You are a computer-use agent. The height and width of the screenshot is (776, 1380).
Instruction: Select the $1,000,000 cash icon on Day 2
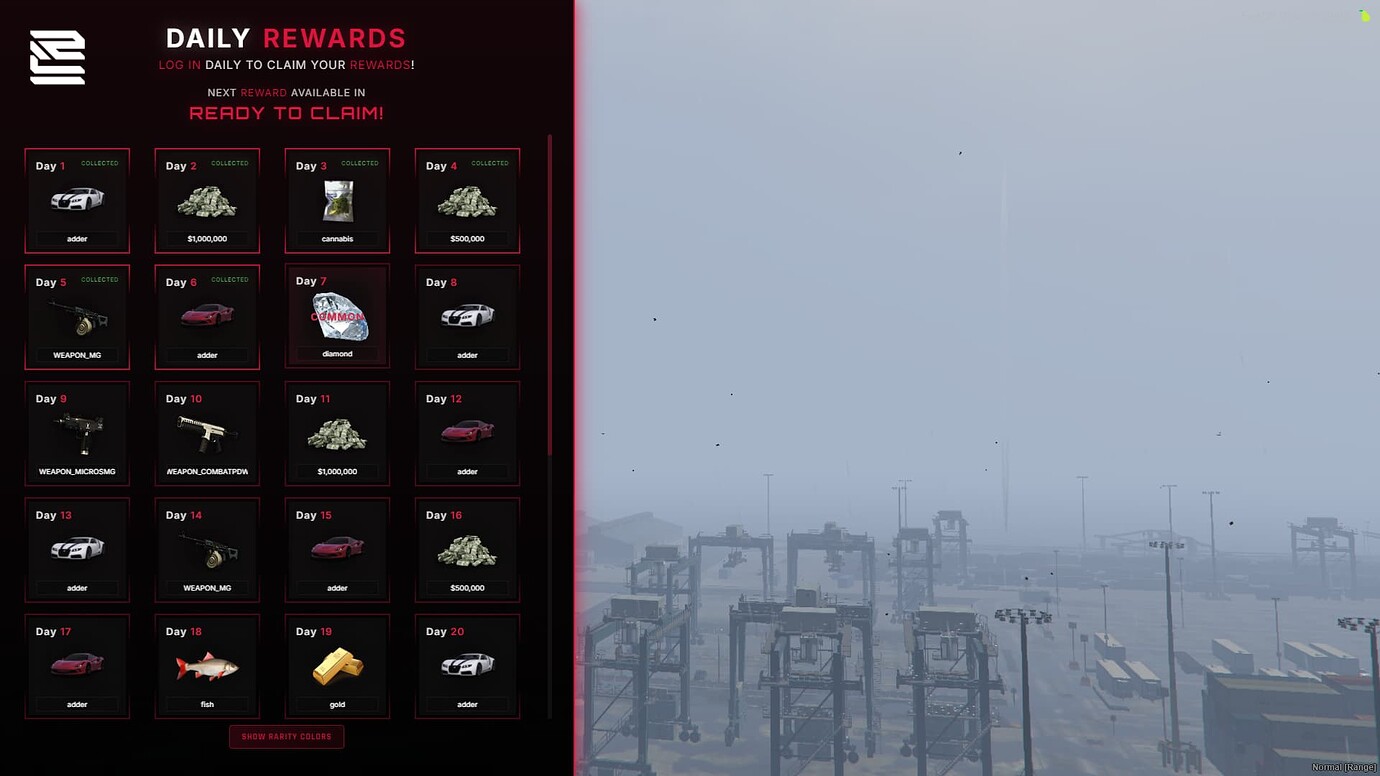(207, 202)
